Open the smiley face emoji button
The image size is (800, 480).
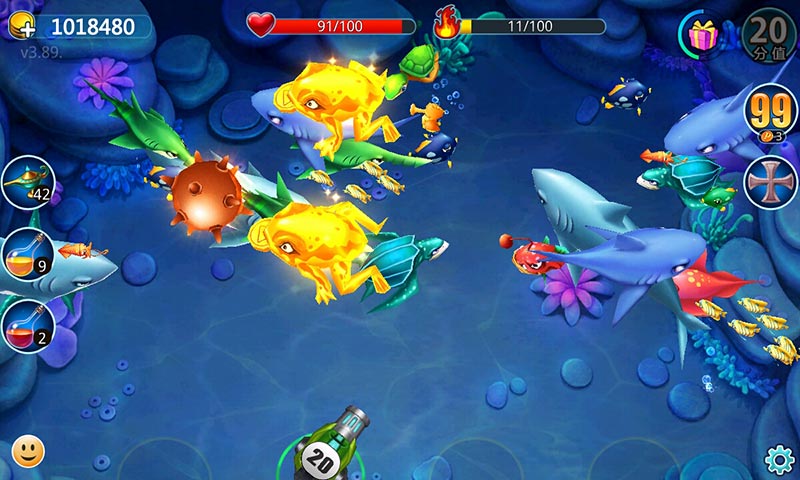[28, 451]
